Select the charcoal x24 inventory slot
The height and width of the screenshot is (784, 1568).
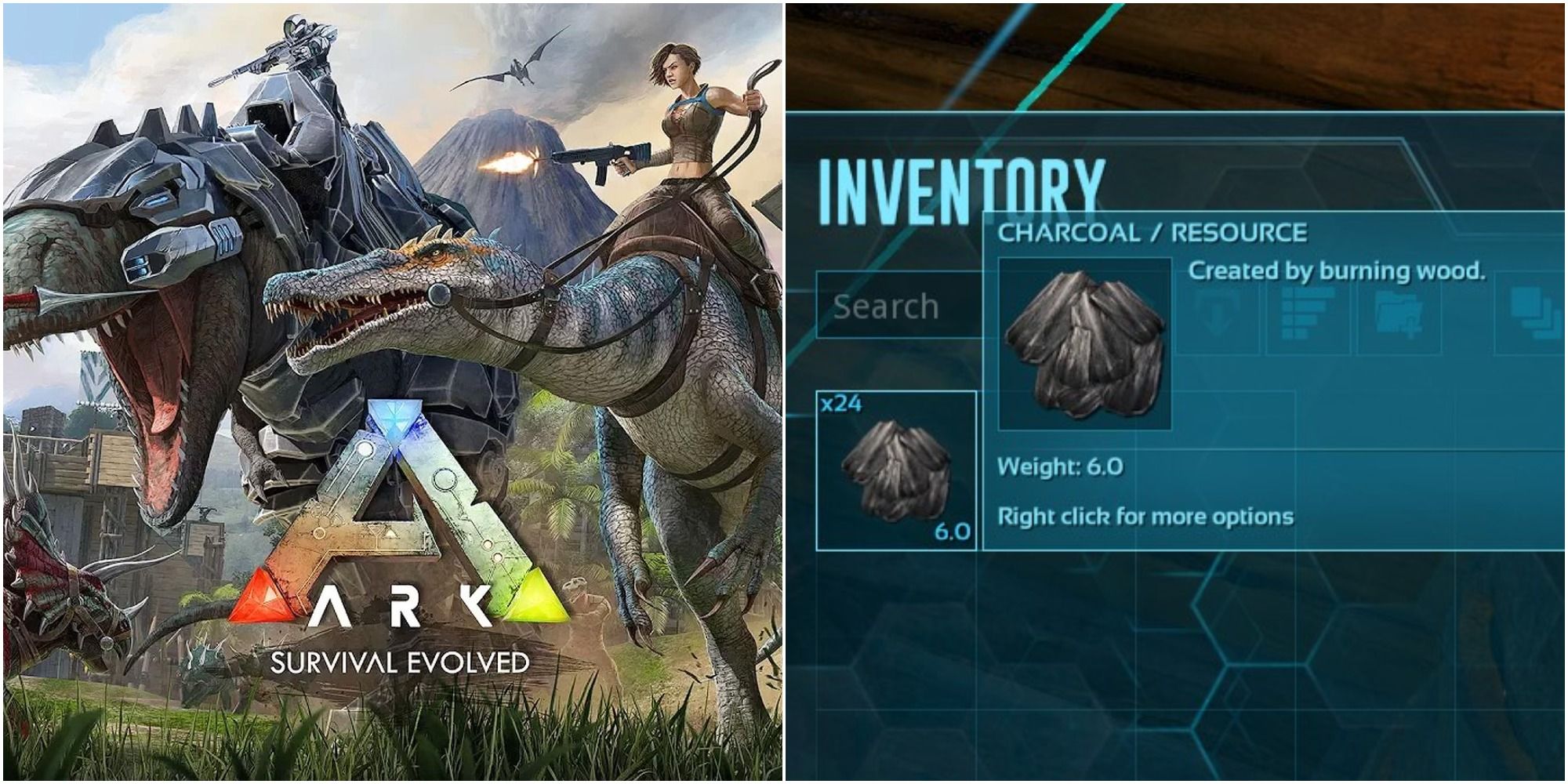click(x=896, y=470)
